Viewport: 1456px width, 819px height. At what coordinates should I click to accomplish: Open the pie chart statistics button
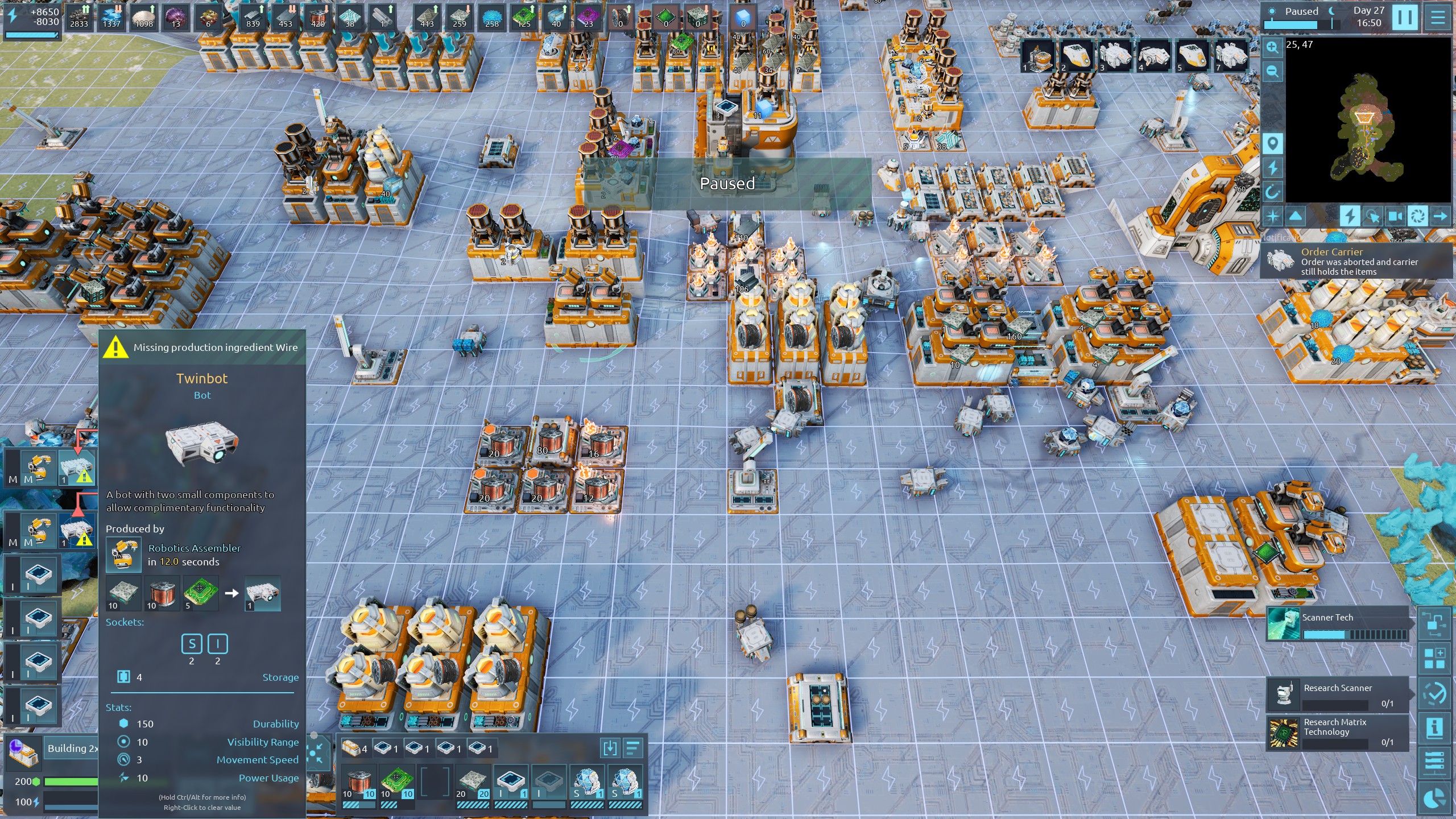pos(1434,799)
